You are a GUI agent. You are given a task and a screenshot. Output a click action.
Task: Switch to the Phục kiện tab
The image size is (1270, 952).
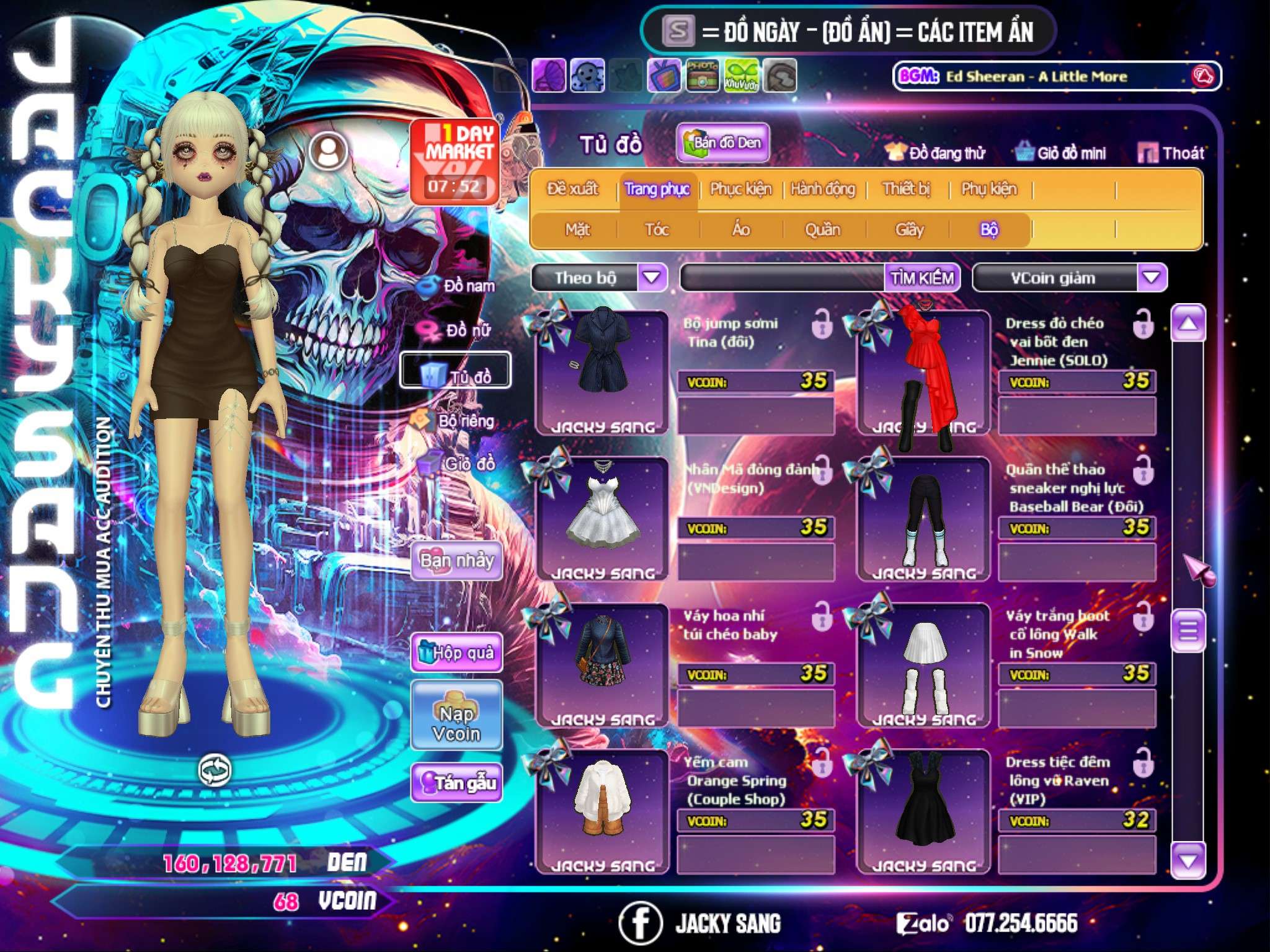(740, 188)
